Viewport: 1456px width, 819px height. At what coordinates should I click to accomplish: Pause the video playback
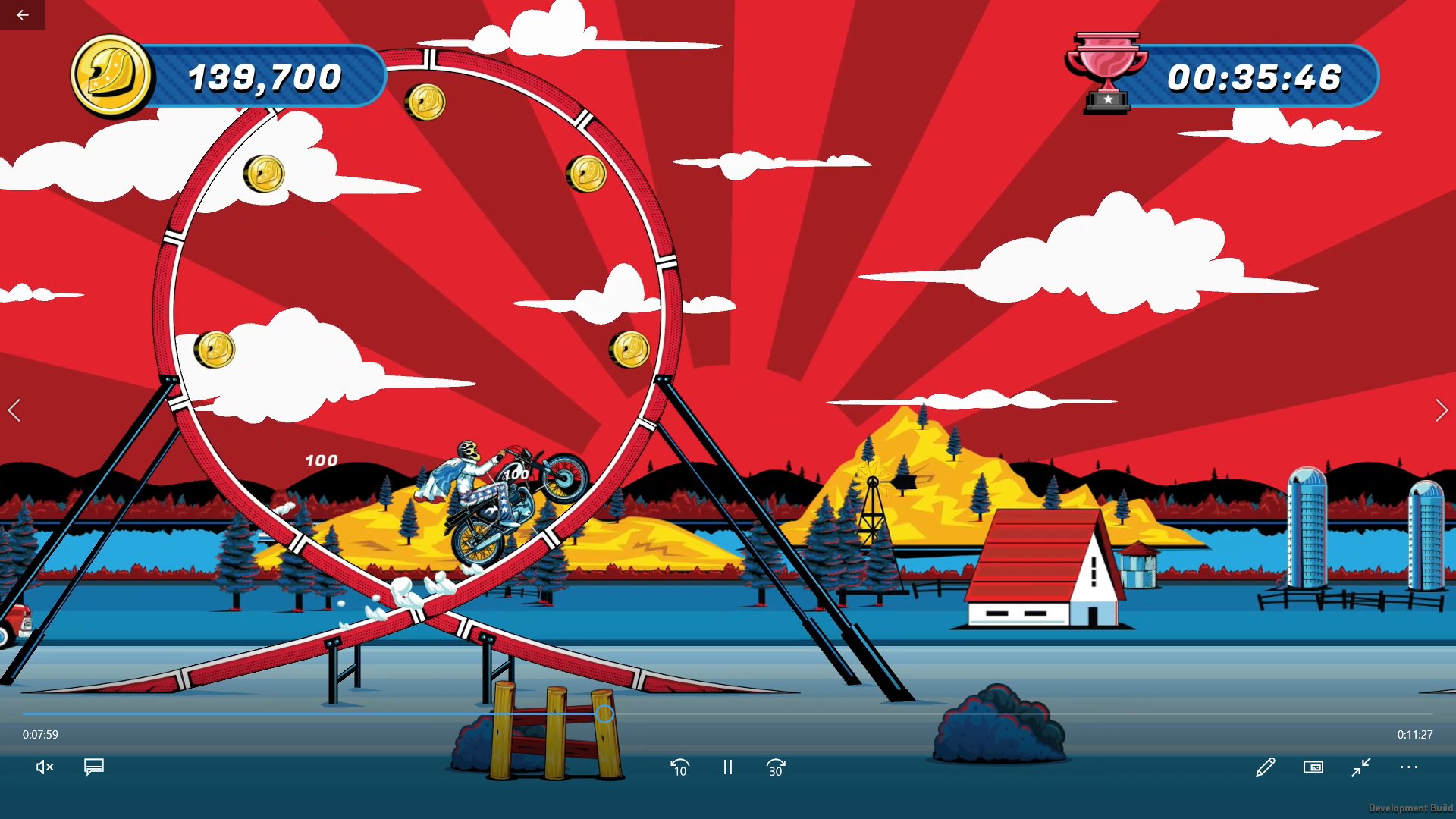coord(727,767)
